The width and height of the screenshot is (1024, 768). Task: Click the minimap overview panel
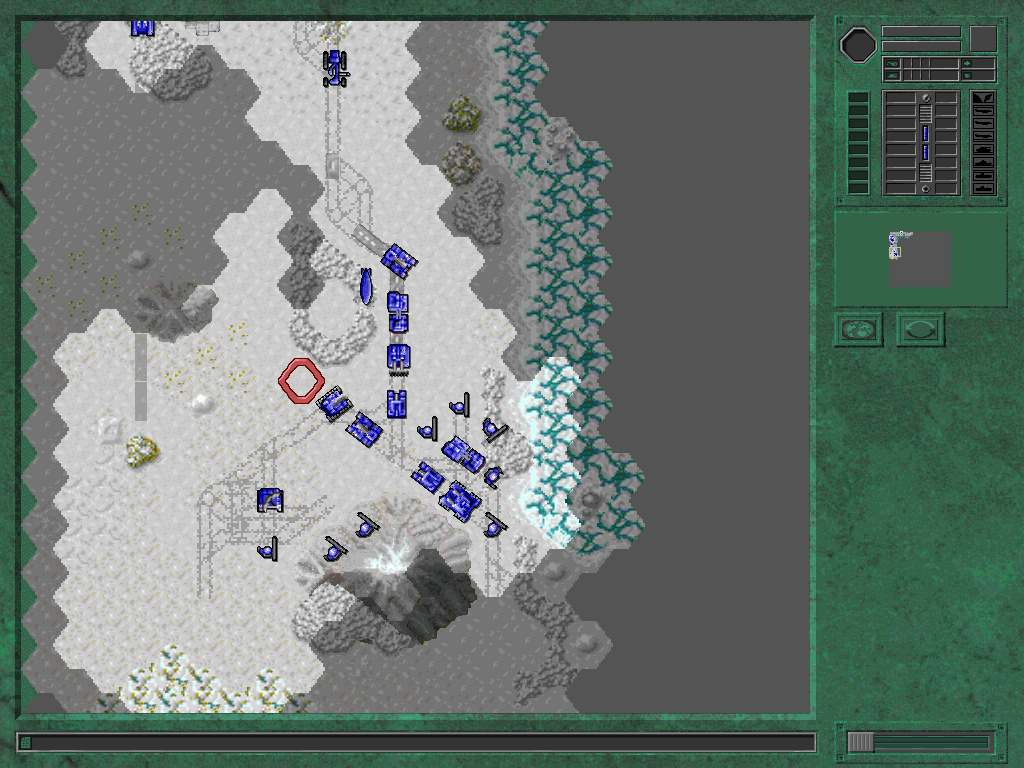pos(920,259)
